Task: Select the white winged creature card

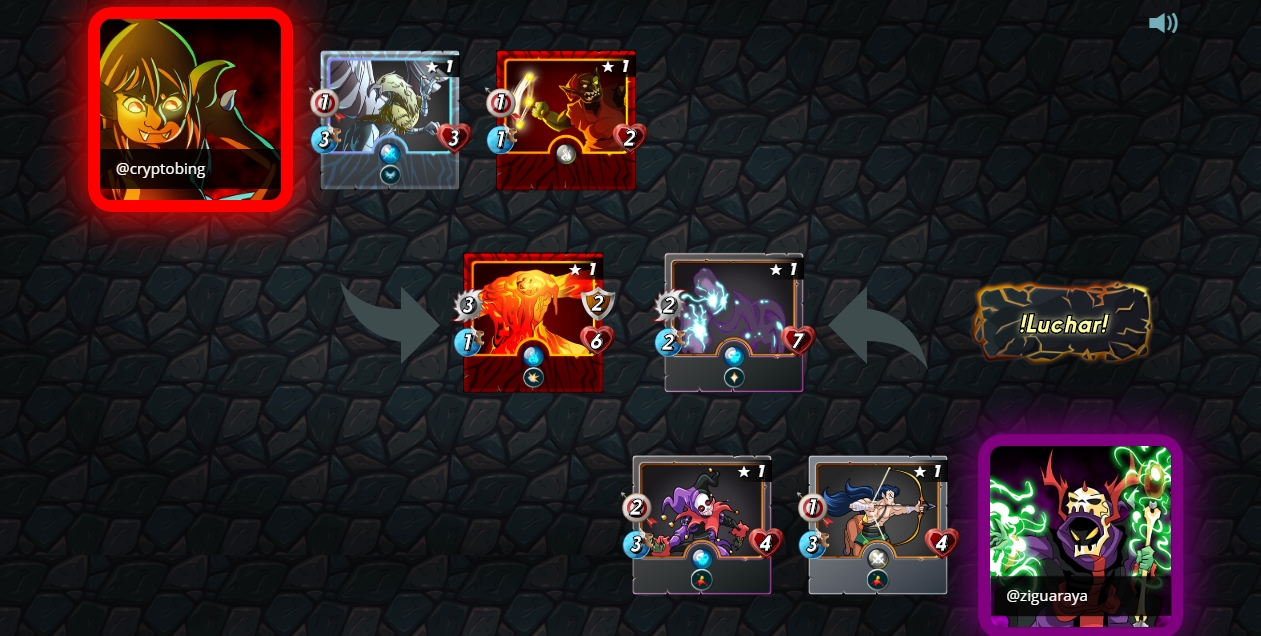Action: coord(390,120)
